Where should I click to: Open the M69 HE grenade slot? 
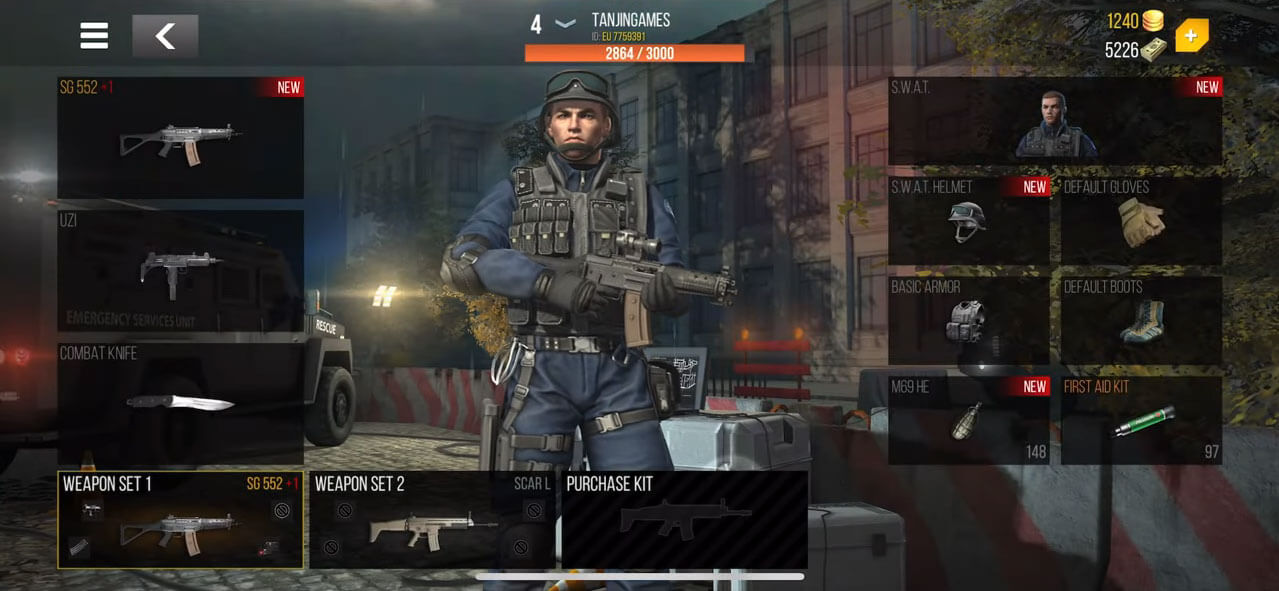(968, 420)
